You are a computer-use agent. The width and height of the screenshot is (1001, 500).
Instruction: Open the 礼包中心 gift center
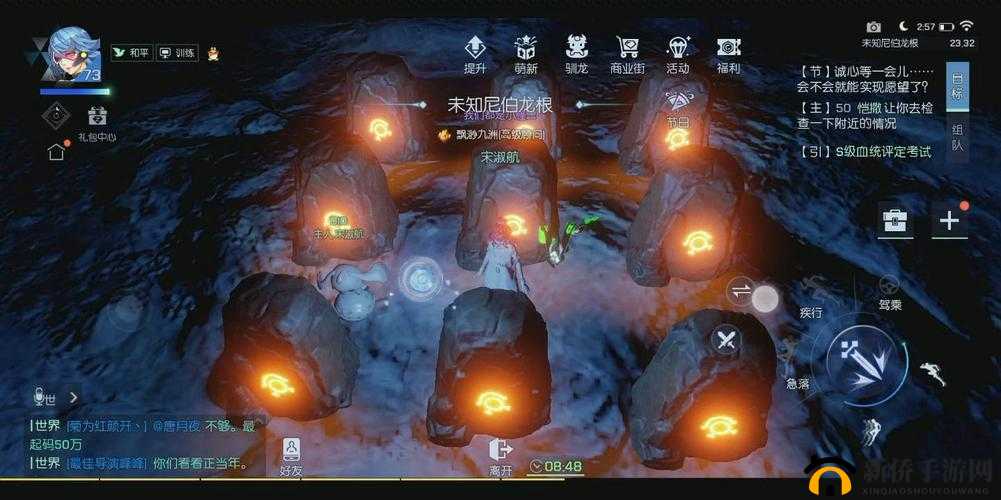pos(97,122)
